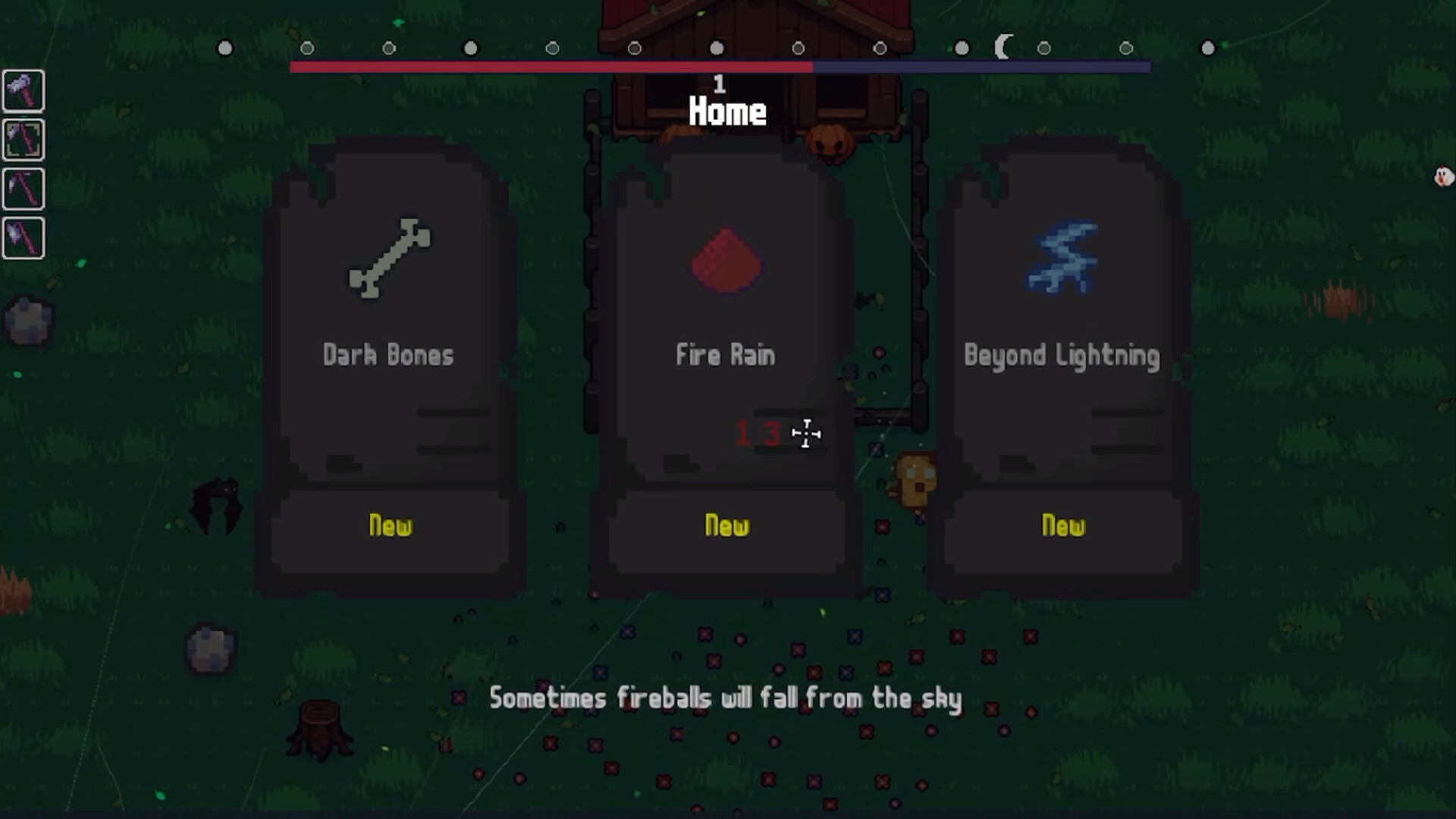Click the fireballs hint text at the bottom
The width and height of the screenshot is (1456, 819).
coord(726,698)
